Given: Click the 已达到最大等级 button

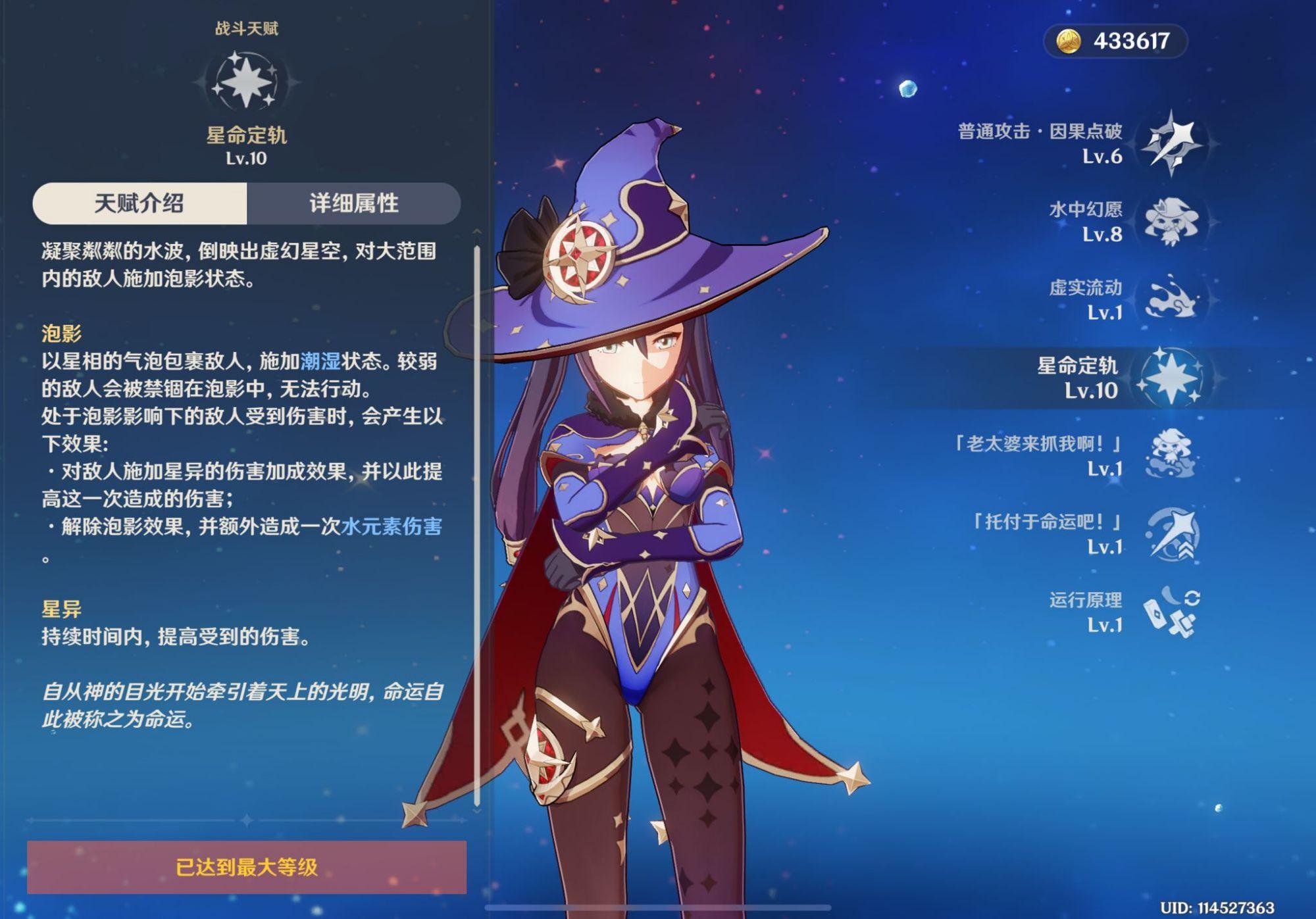Looking at the screenshot, I should click(x=247, y=864).
